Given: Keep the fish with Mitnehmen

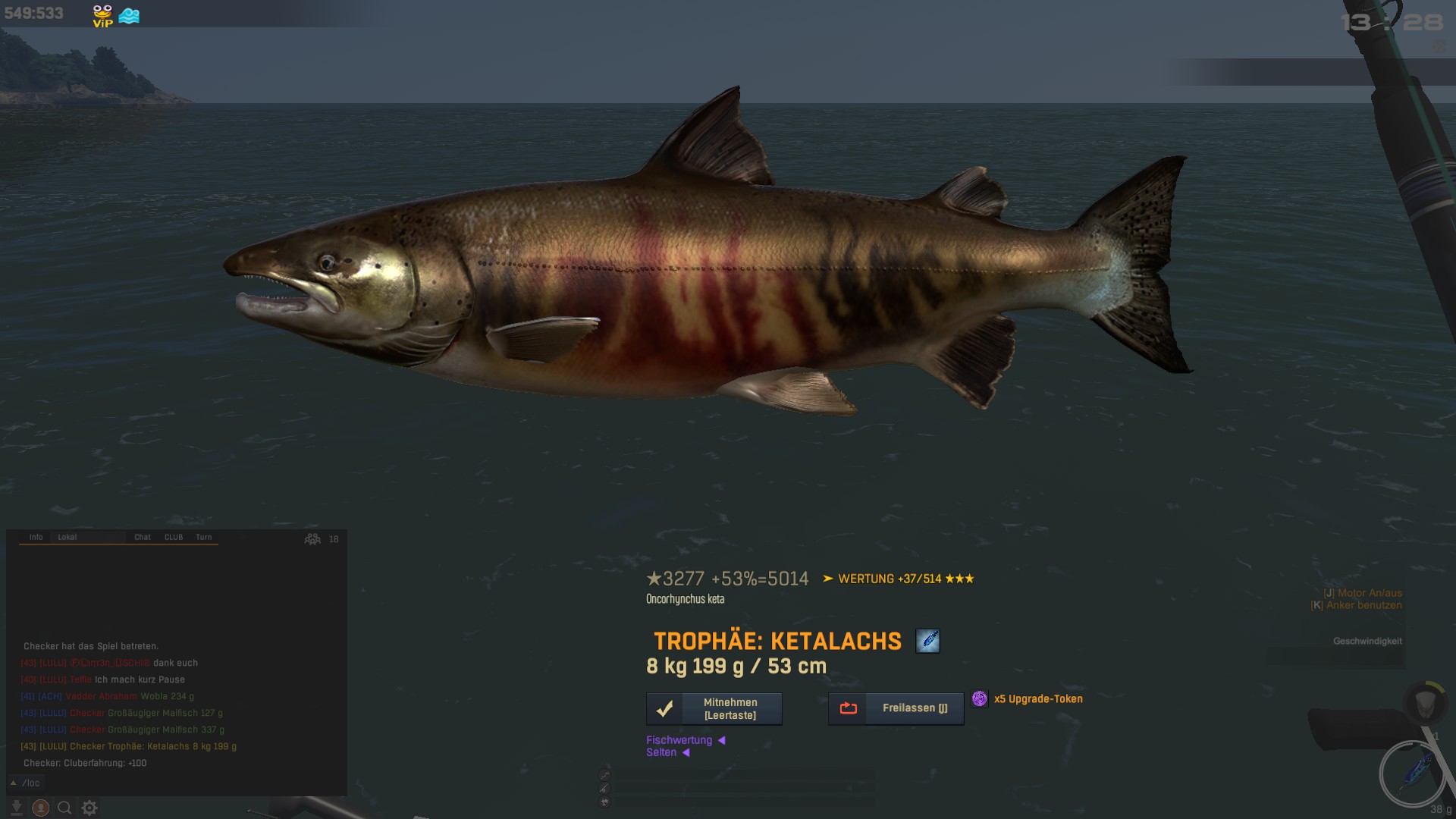Looking at the screenshot, I should tap(714, 709).
